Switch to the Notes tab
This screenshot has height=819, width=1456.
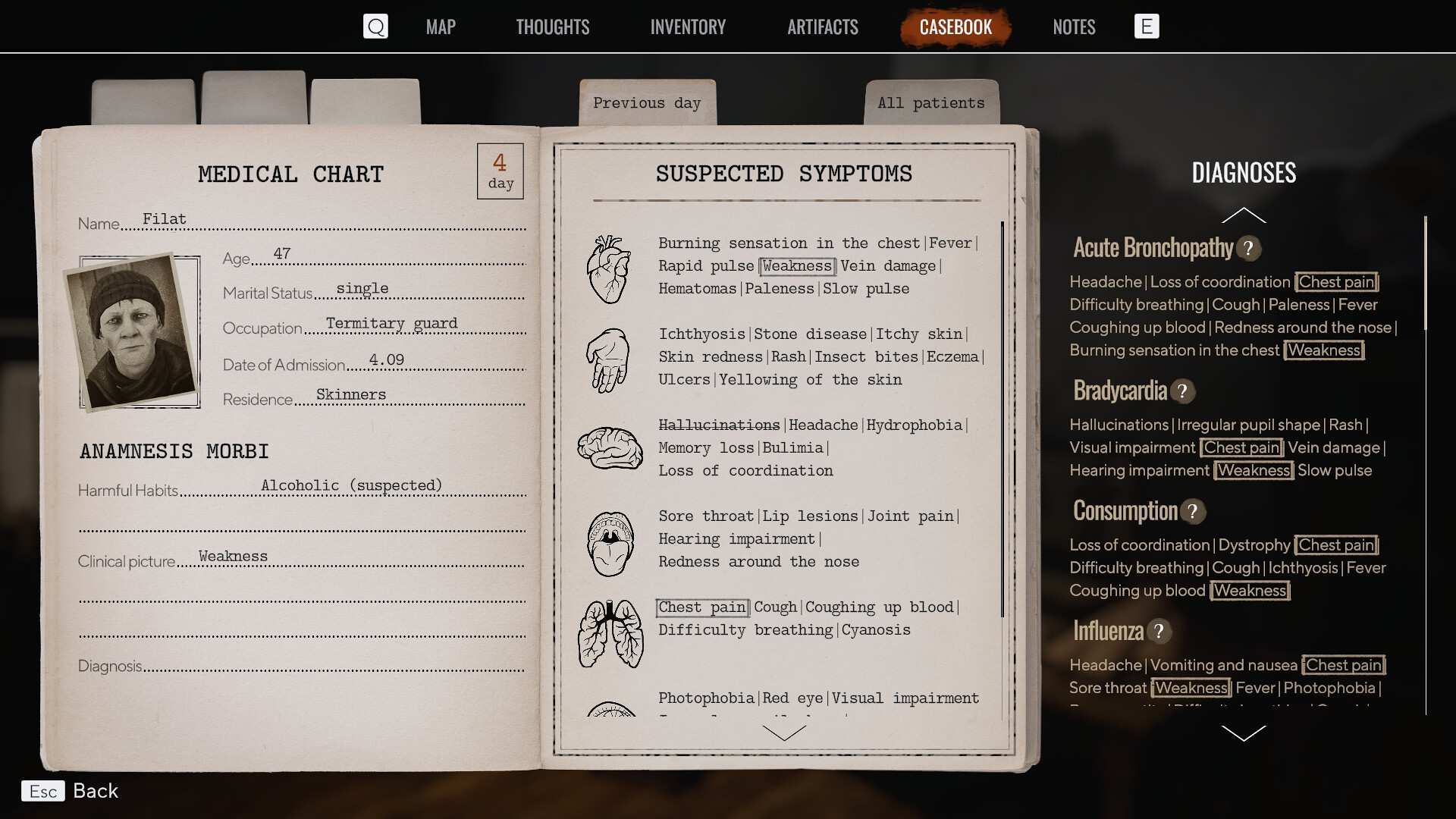[x=1074, y=27]
